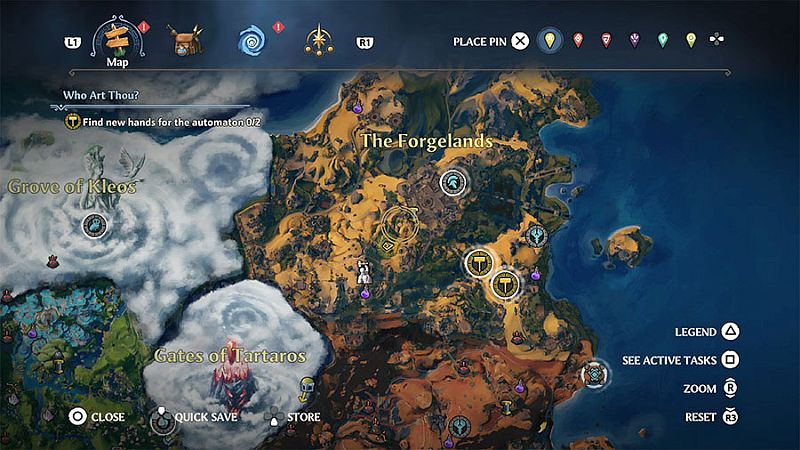The width and height of the screenshot is (800, 450).
Task: Switch to the blue swirl tab
Action: (x=250, y=41)
